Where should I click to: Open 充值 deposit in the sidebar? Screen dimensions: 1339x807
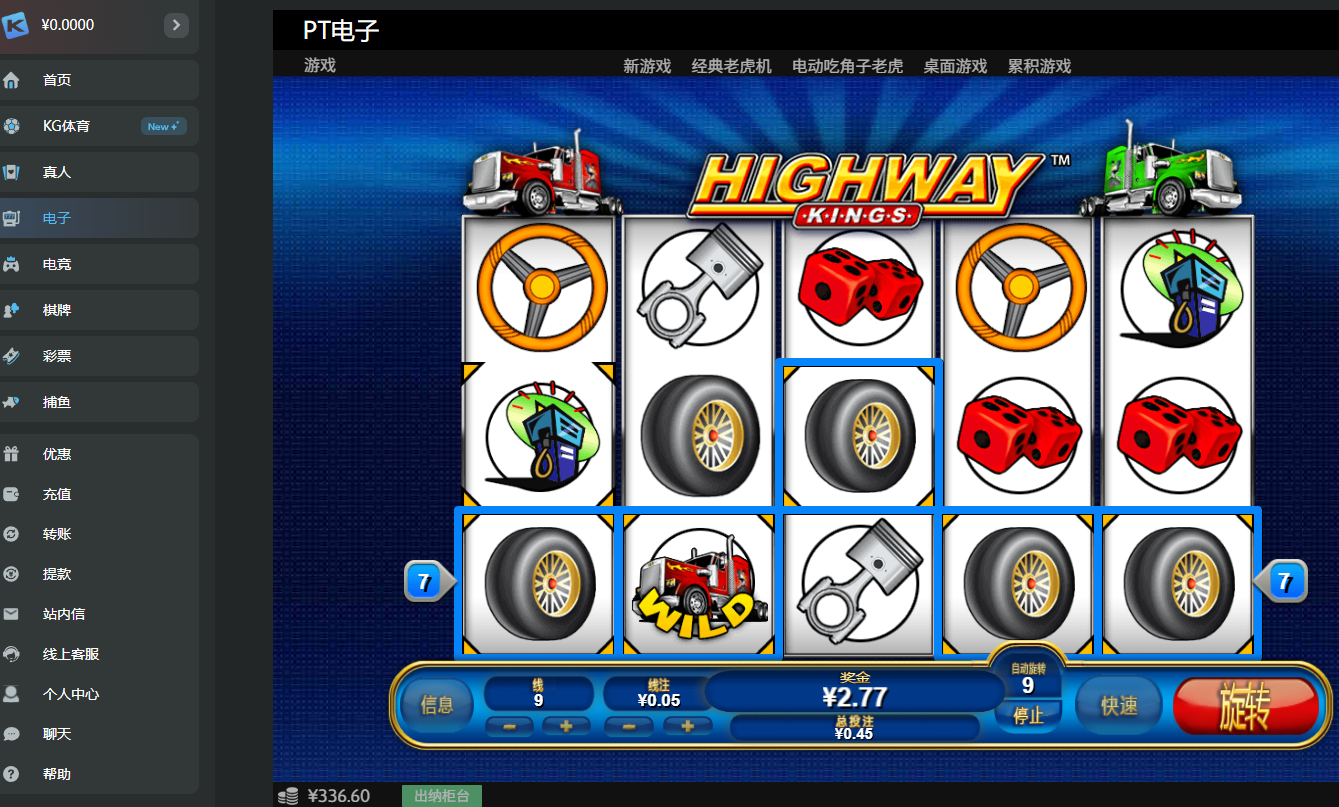pyautogui.click(x=57, y=494)
